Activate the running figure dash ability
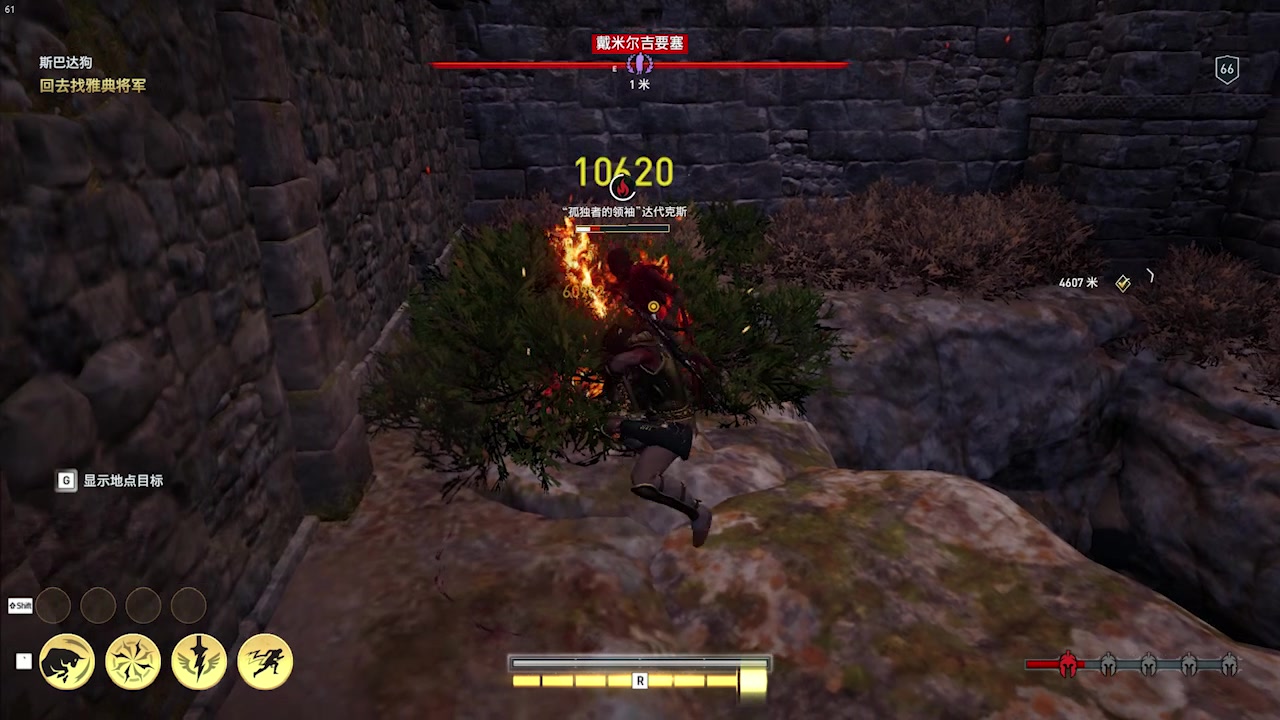This screenshot has height=720, width=1280. (x=265, y=661)
